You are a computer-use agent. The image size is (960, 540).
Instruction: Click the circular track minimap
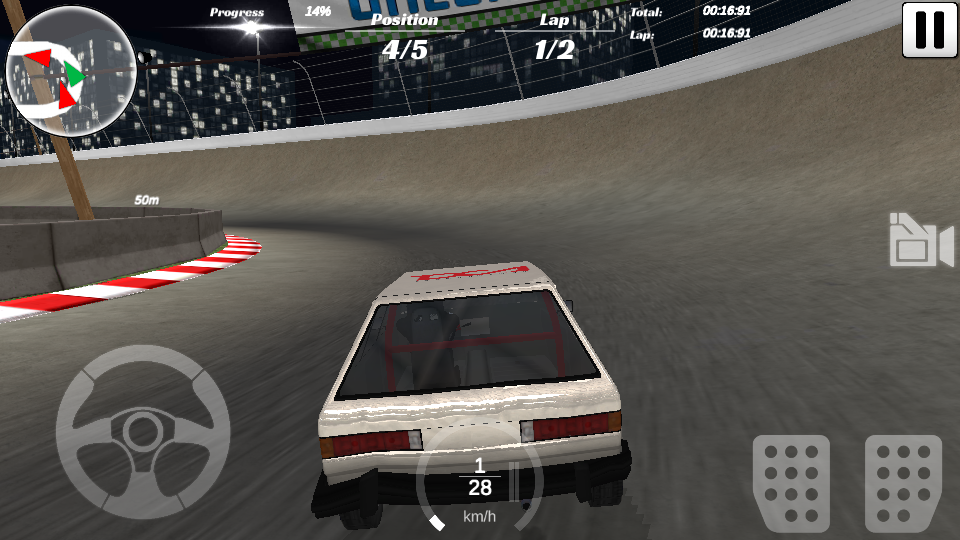pyautogui.click(x=70, y=71)
